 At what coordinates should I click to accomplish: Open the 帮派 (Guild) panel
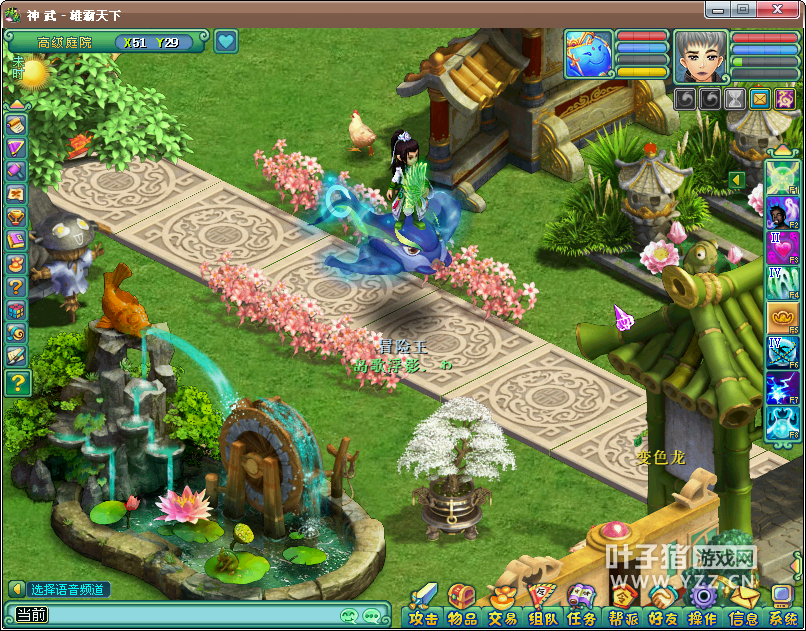pyautogui.click(x=624, y=605)
